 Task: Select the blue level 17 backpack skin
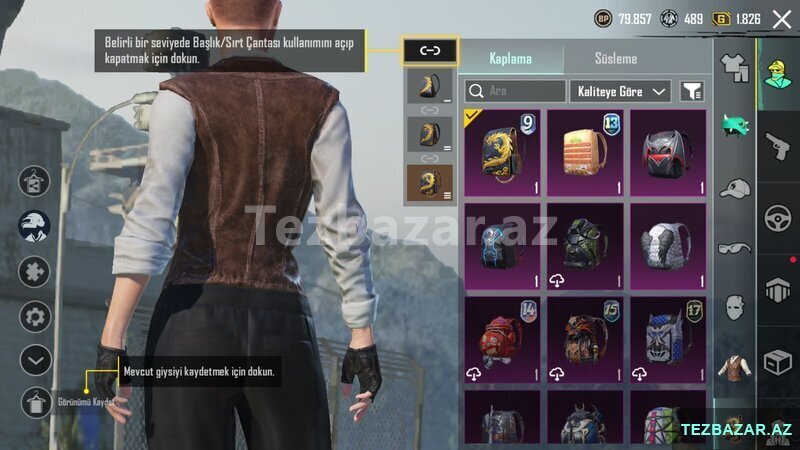pos(667,340)
